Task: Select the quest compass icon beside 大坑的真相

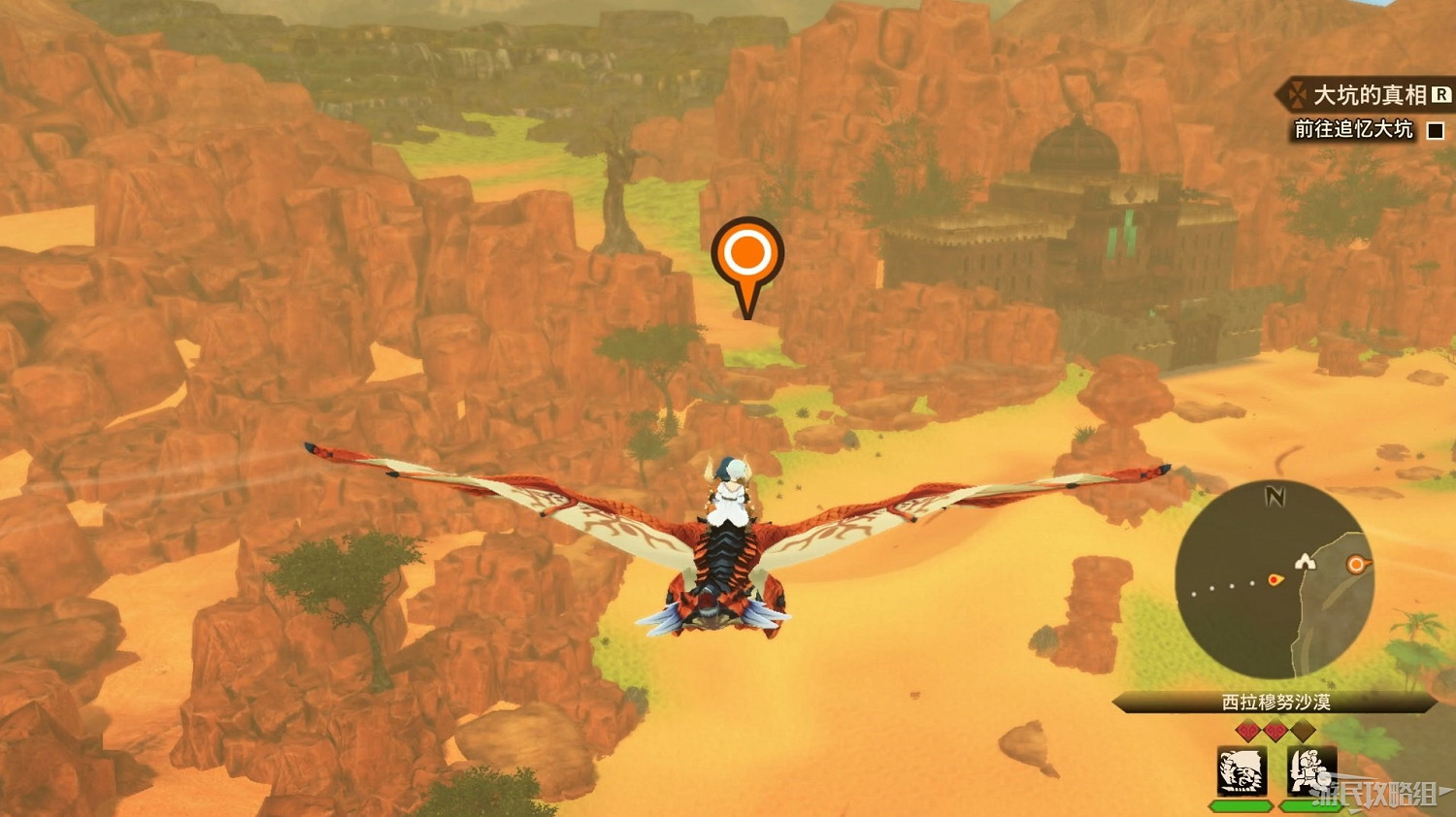Action: point(1297,95)
